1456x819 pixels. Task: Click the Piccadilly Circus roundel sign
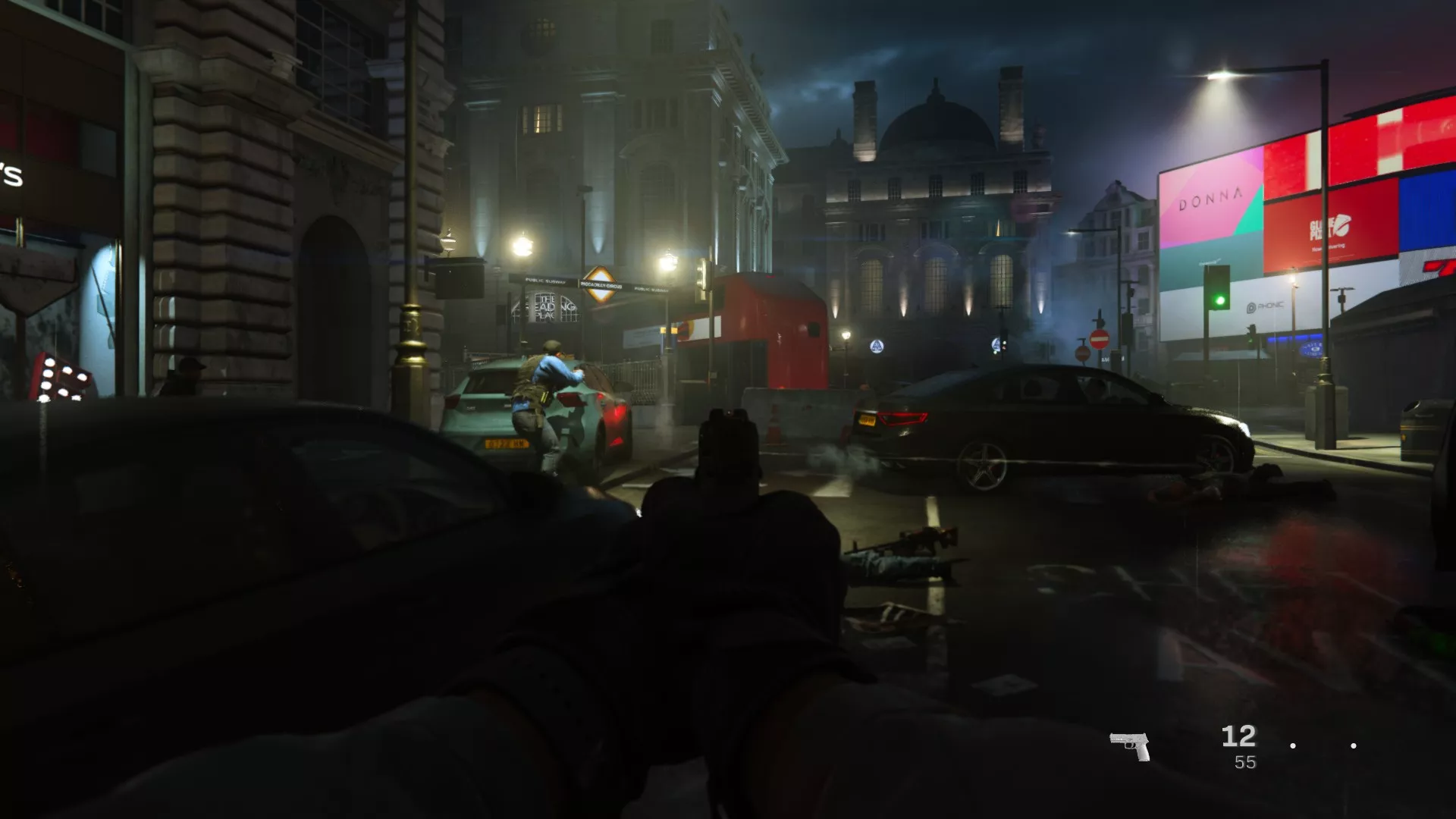click(x=601, y=285)
